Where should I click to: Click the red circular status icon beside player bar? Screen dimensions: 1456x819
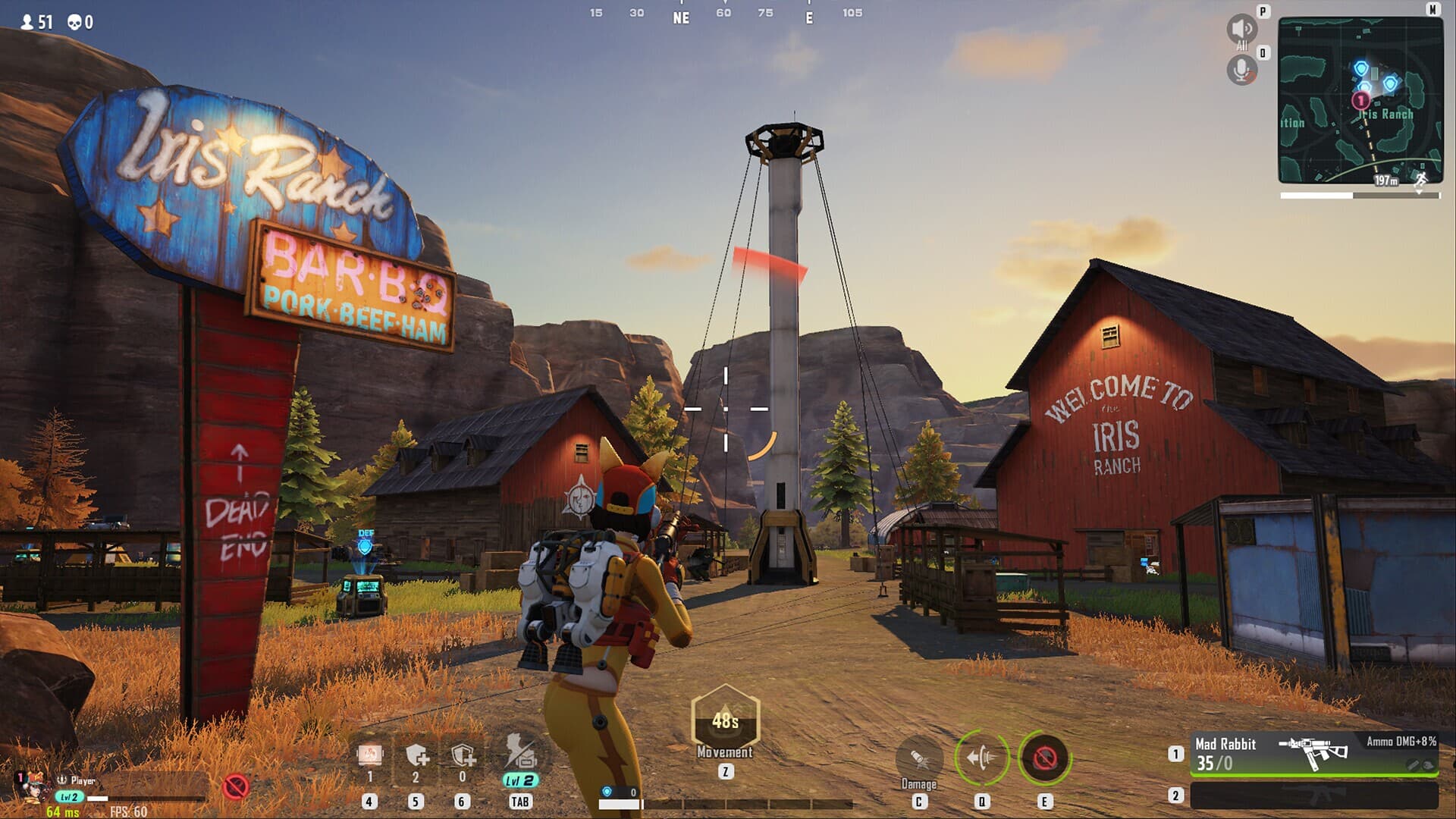coord(236,787)
